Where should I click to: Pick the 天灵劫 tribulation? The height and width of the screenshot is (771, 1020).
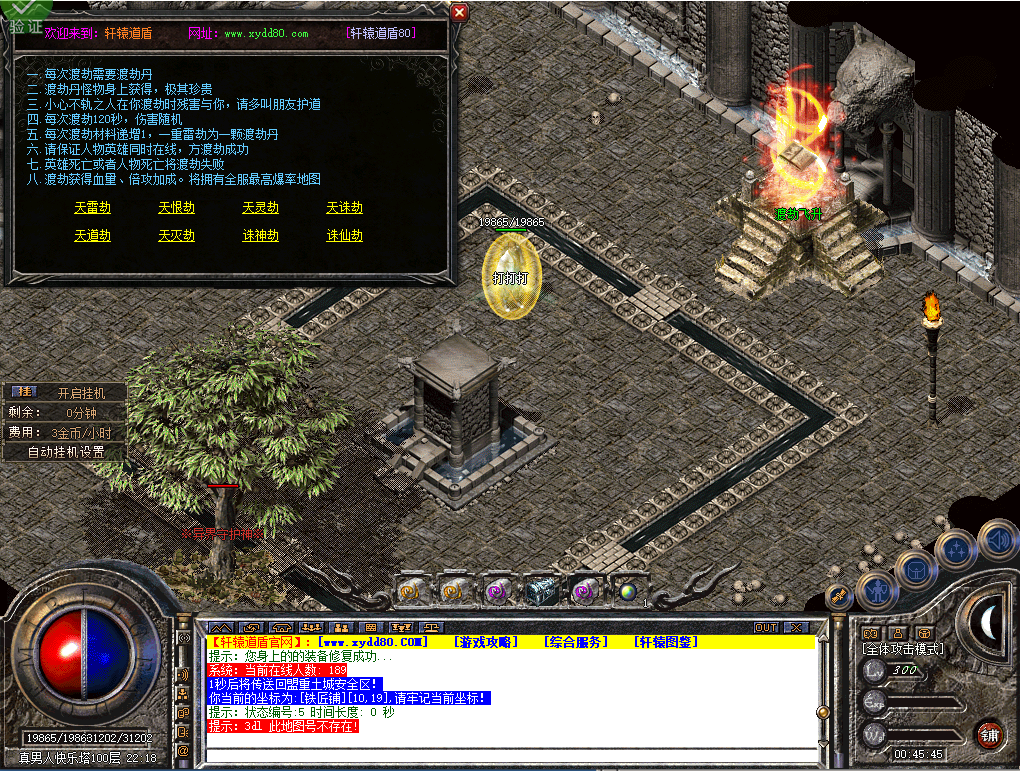[x=260, y=208]
